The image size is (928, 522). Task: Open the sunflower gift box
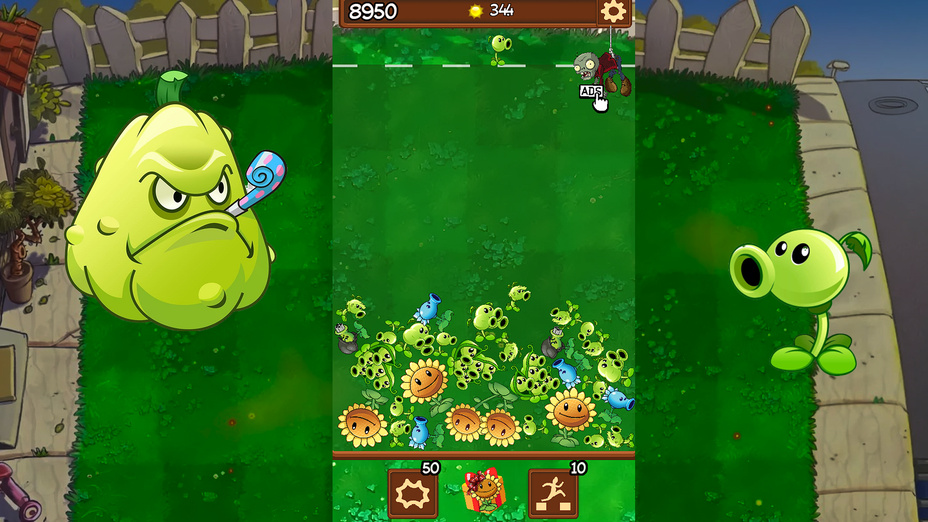[484, 491]
